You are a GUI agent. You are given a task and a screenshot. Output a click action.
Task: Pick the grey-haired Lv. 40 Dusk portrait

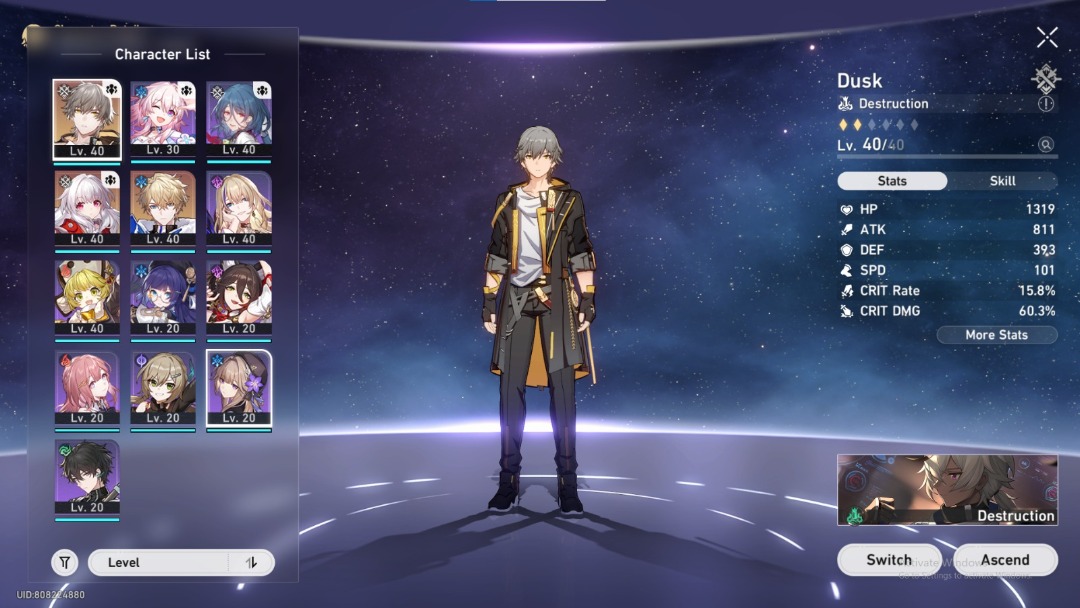point(86,120)
